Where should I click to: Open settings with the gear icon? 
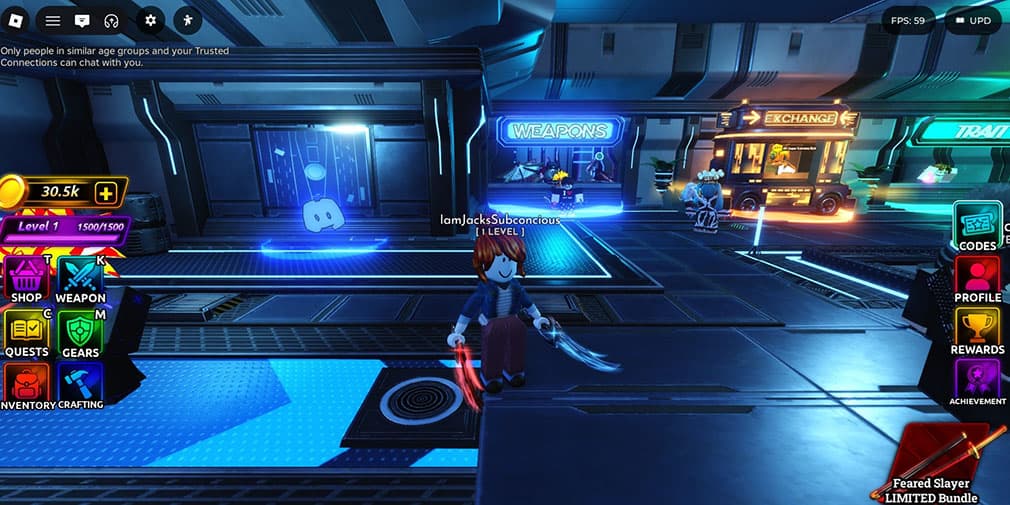(x=151, y=20)
